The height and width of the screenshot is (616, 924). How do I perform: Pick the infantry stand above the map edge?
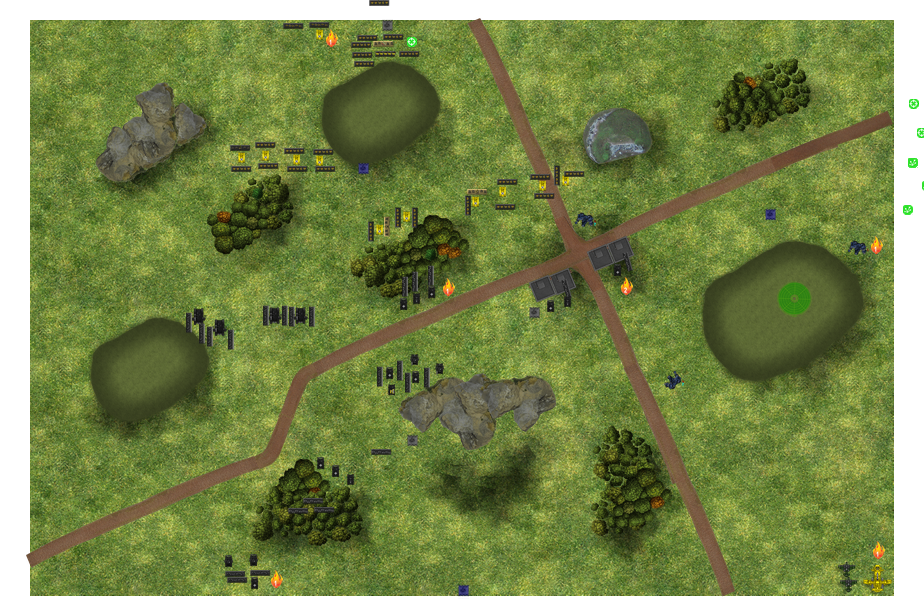click(x=379, y=3)
